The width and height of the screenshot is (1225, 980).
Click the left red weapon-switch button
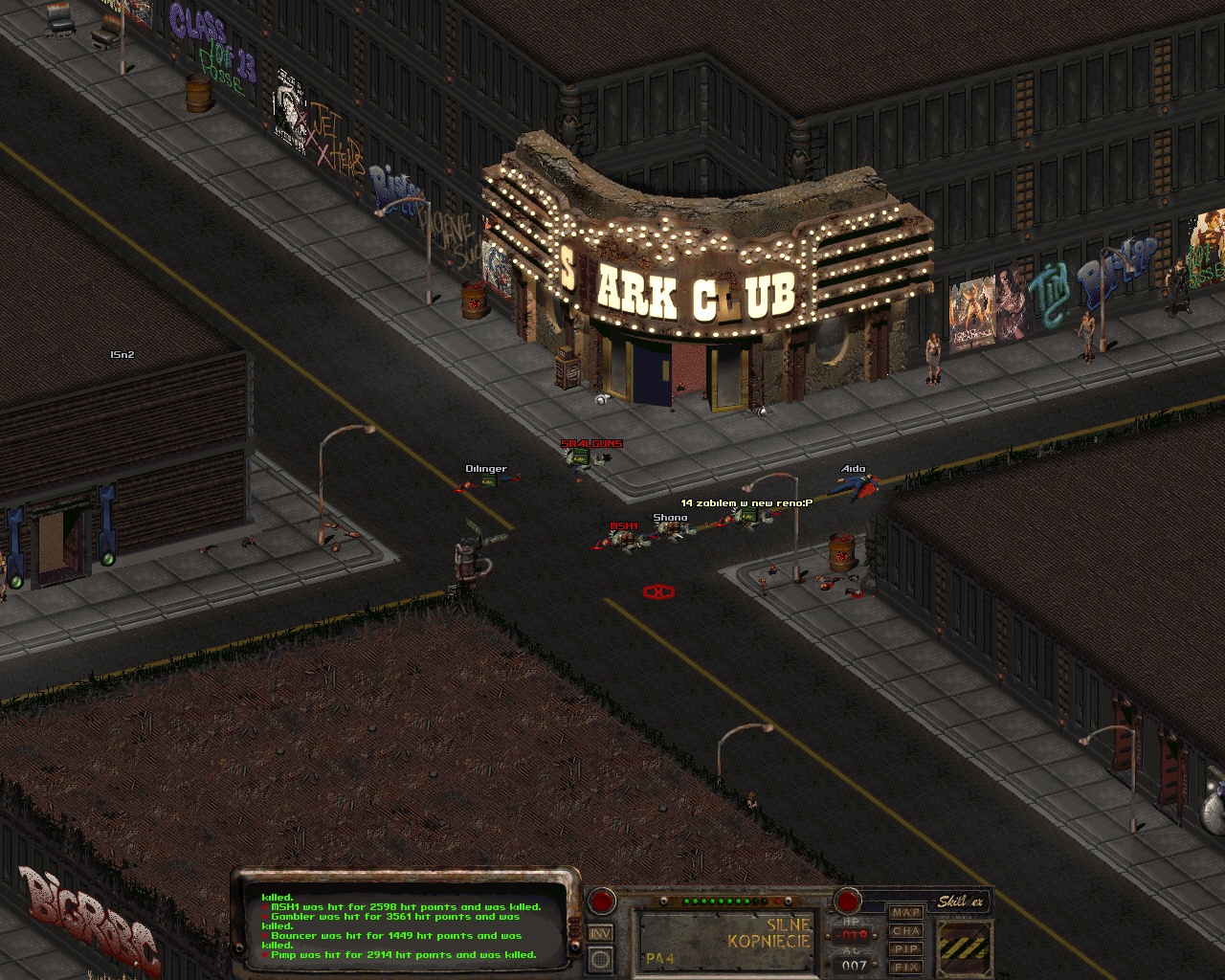point(601,901)
